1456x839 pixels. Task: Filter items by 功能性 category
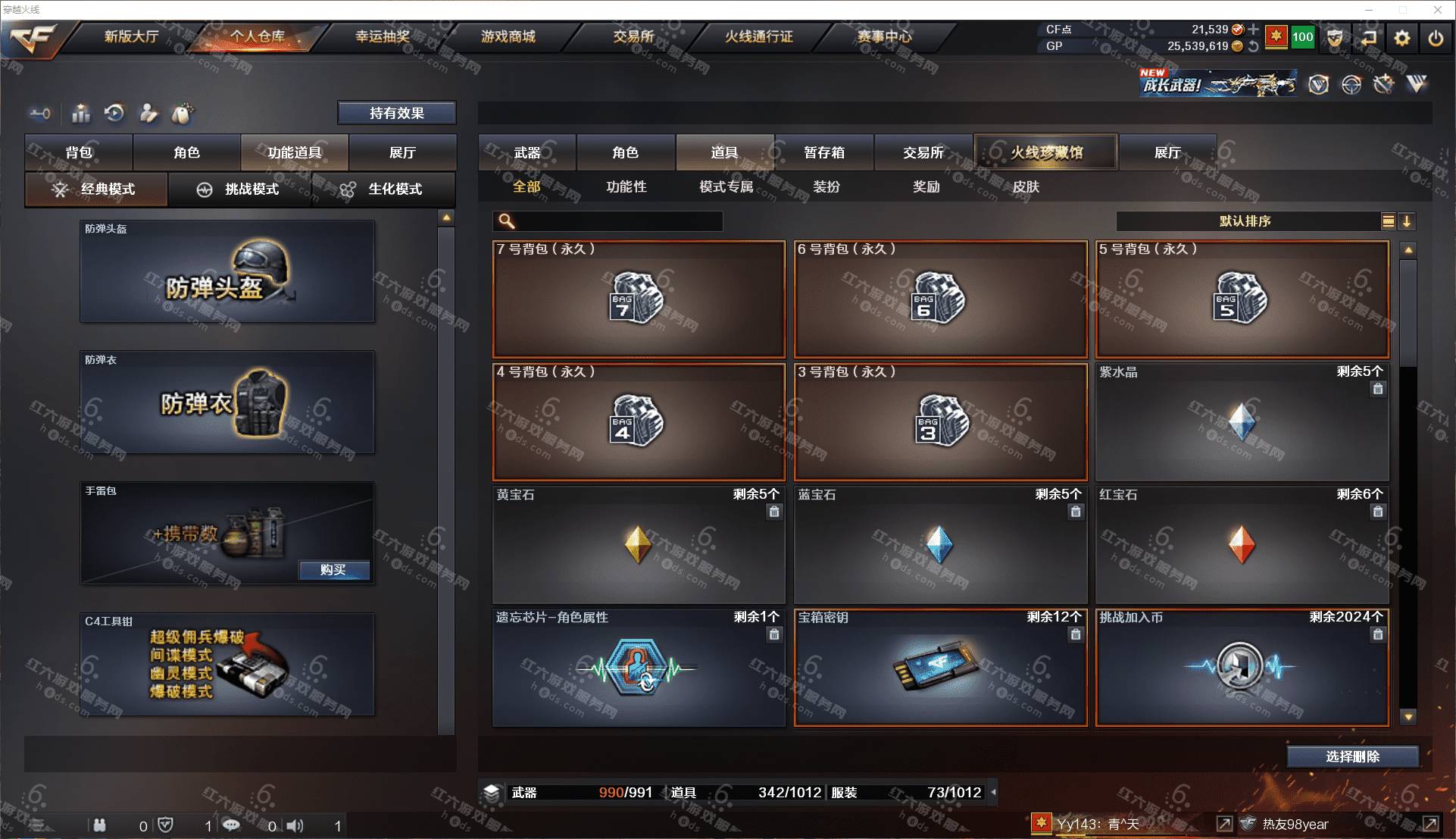pyautogui.click(x=626, y=186)
